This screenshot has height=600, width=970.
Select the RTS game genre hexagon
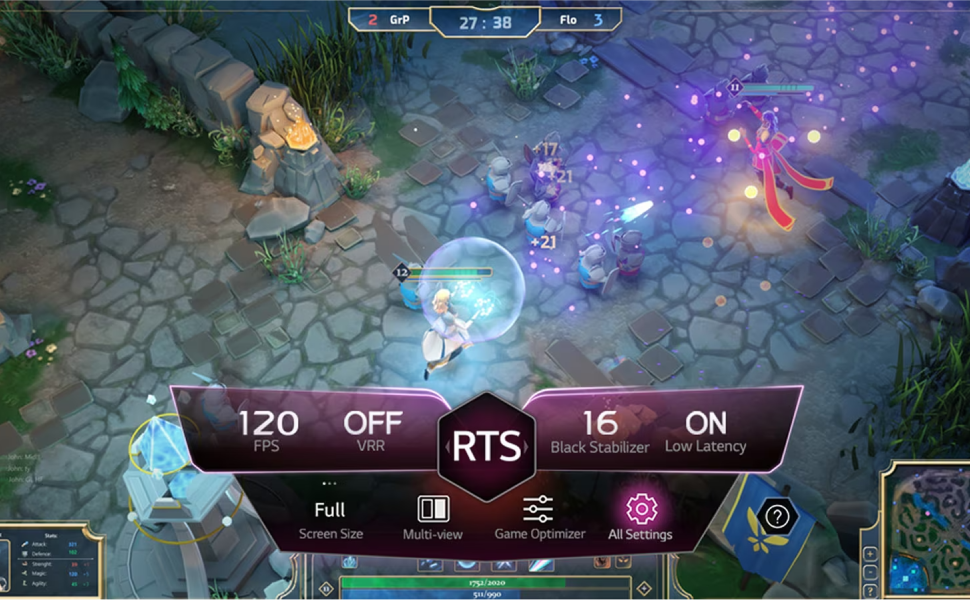click(x=486, y=447)
